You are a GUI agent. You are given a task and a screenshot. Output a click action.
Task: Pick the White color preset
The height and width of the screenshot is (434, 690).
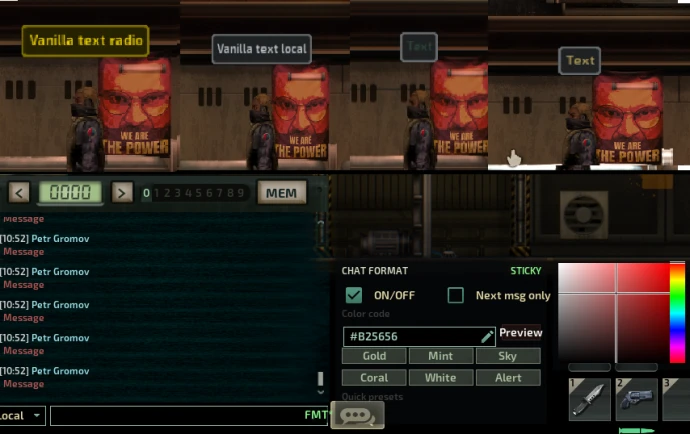pyautogui.click(x=440, y=378)
